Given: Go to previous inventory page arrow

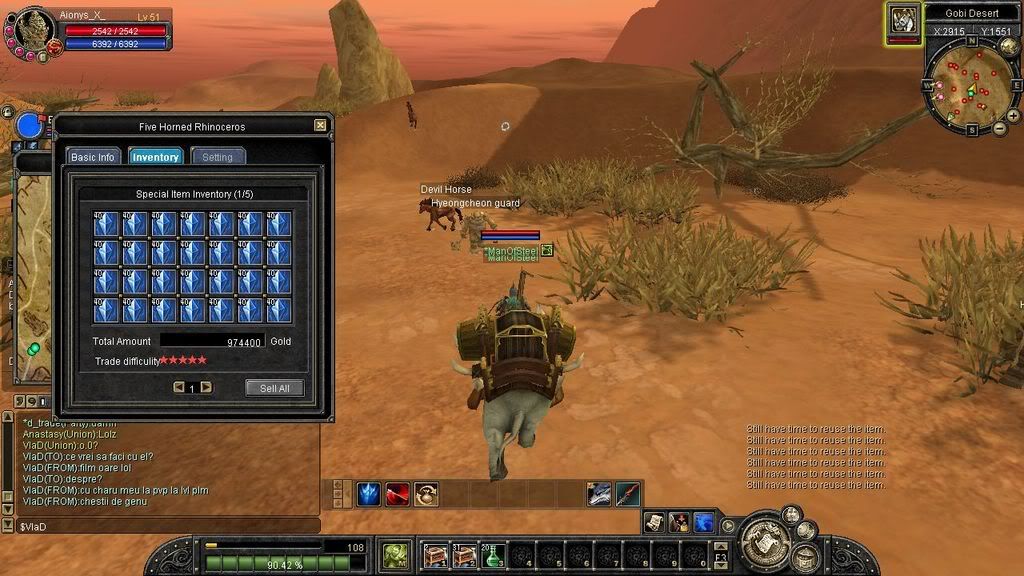Looking at the screenshot, I should [179, 387].
